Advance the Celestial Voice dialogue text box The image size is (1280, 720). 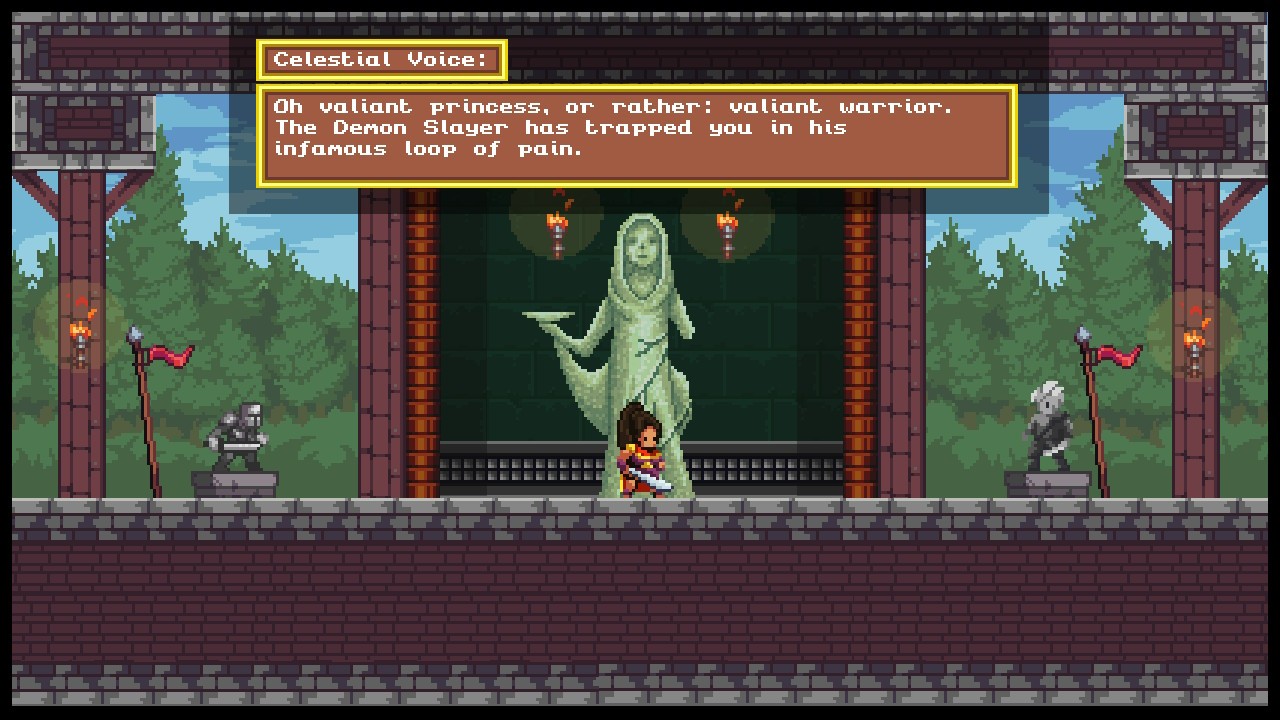(x=636, y=136)
